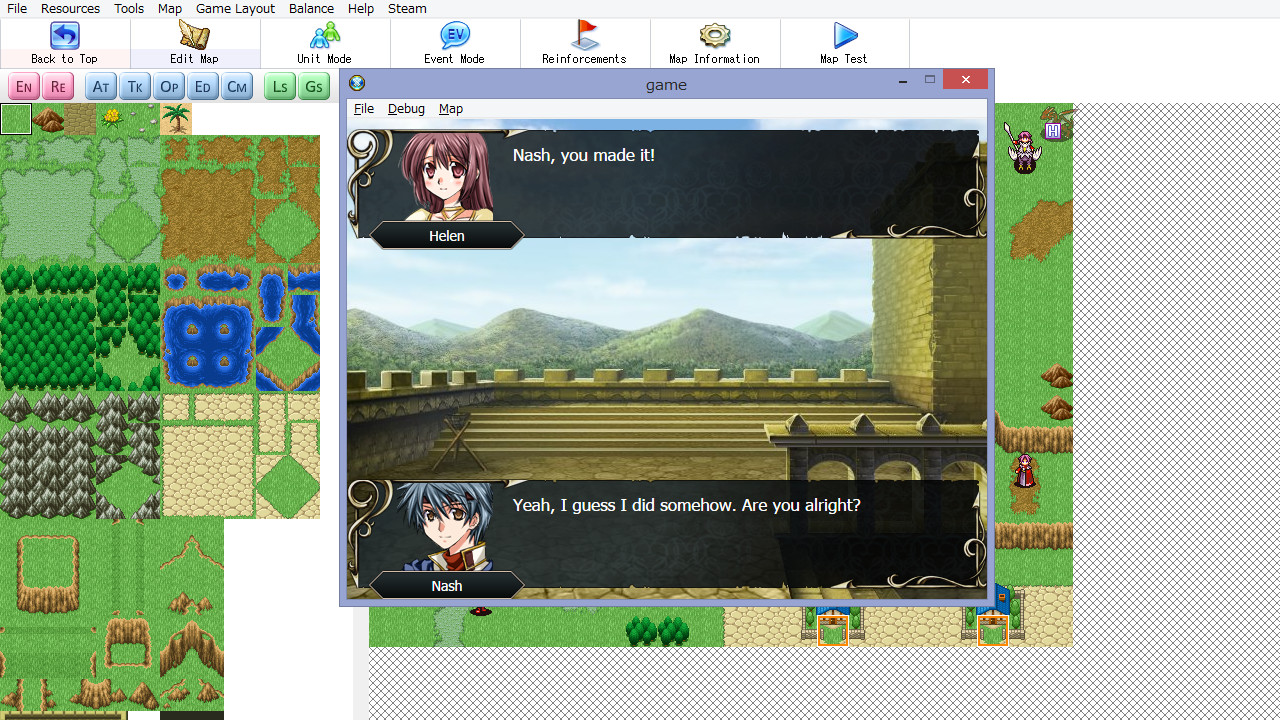1280x720 pixels.
Task: Open the Game Layout menu
Action: pos(234,8)
